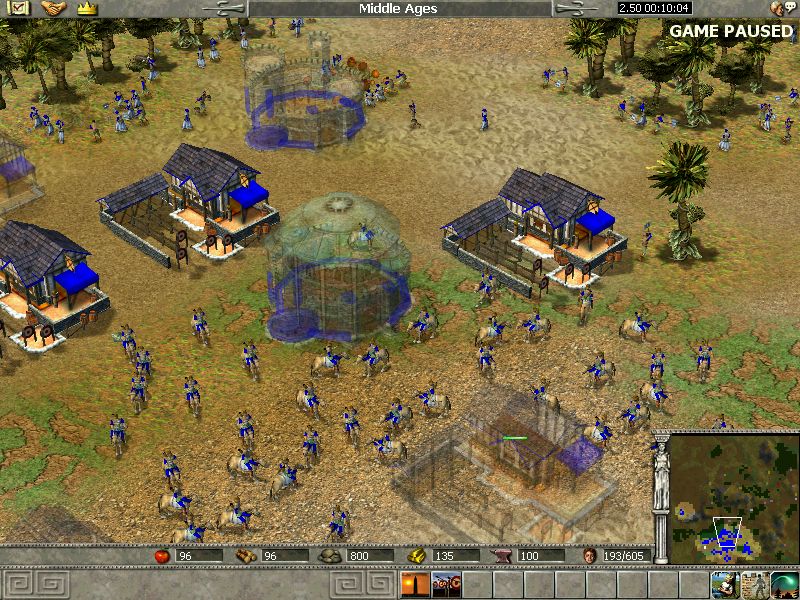
Task: Click the green aurora button beside the minimap
Action: coord(785,584)
